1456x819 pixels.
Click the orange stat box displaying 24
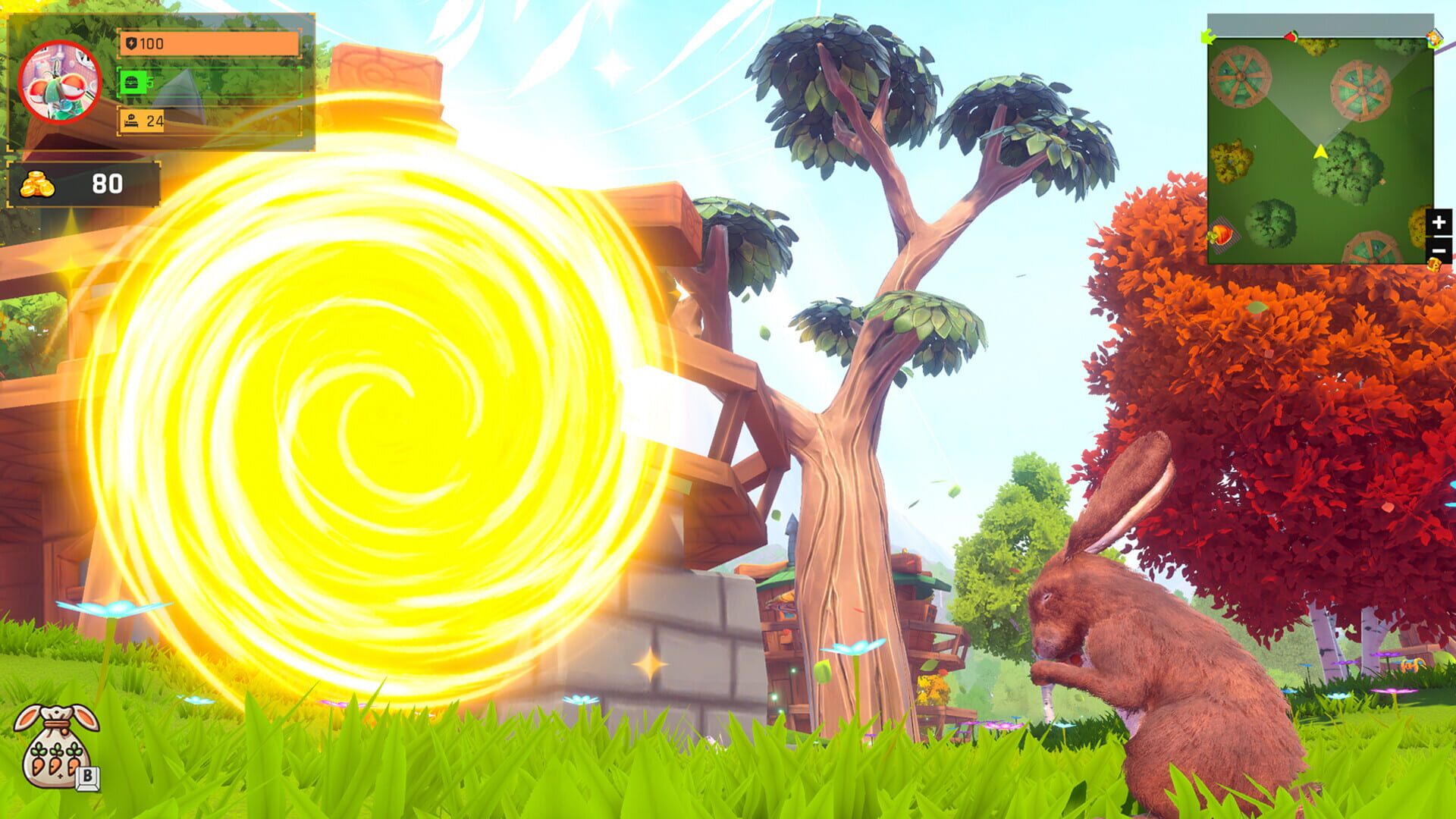141,121
